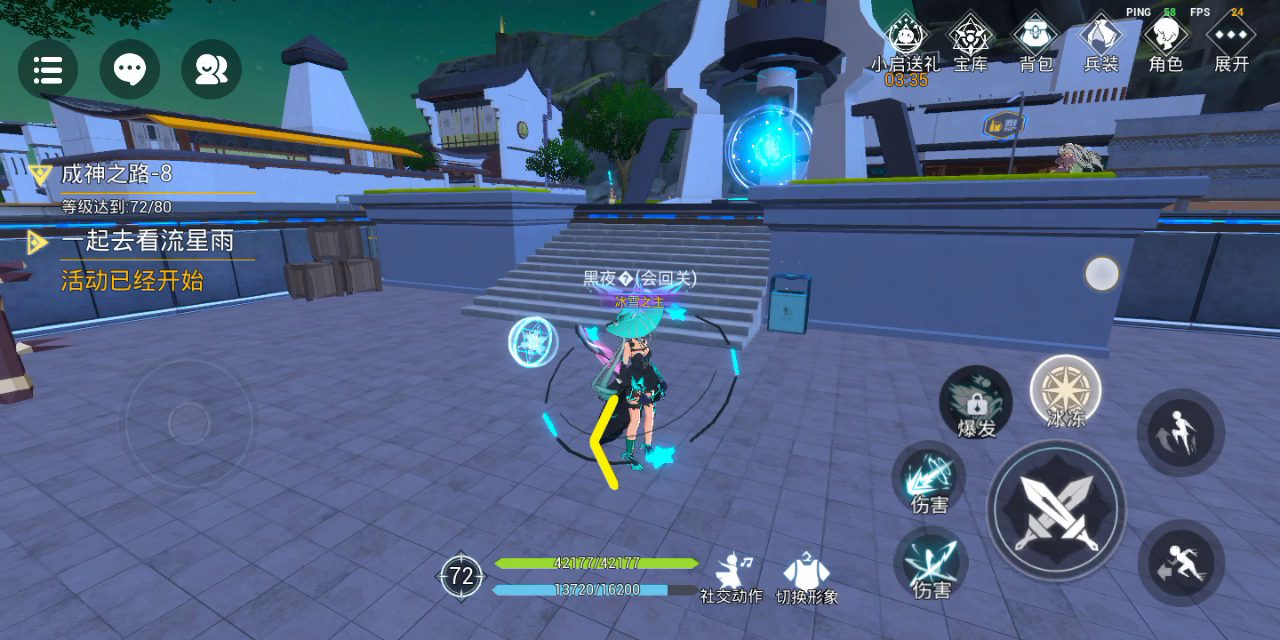Image resolution: width=1280 pixels, height=640 pixels.
Task: Open the chat bubble panel
Action: pyautogui.click(x=130, y=69)
